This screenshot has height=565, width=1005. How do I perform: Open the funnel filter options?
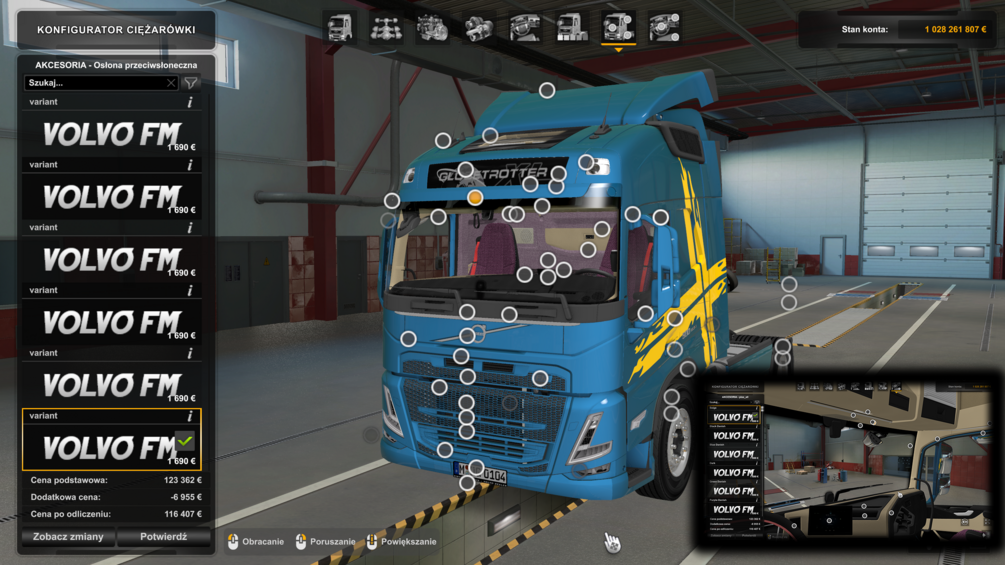(x=191, y=83)
